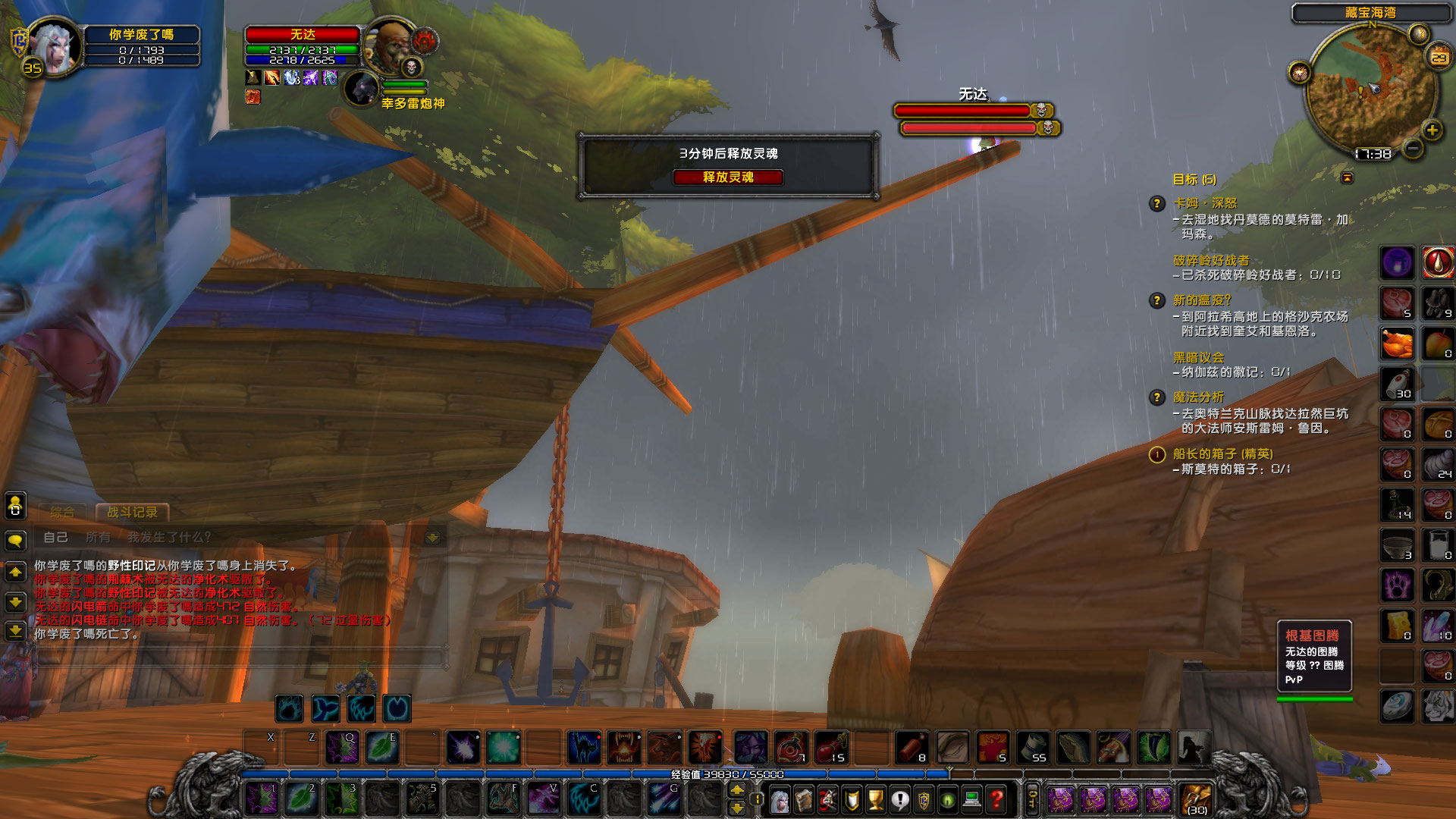Open the chat bubble button beside the chat

[x=15, y=540]
